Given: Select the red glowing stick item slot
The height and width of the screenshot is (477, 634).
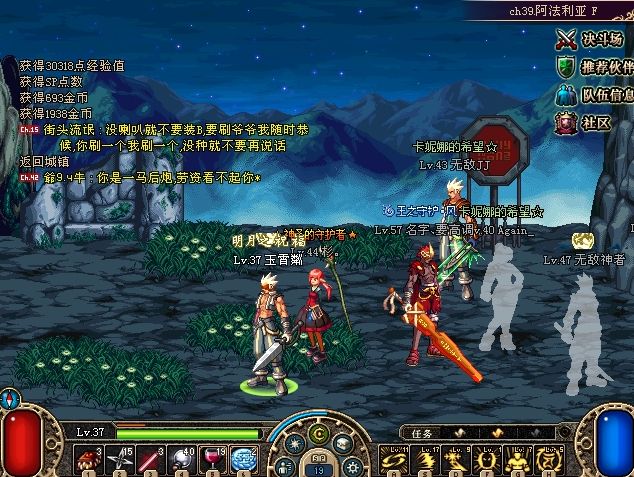Looking at the screenshot, I should click(x=154, y=459).
